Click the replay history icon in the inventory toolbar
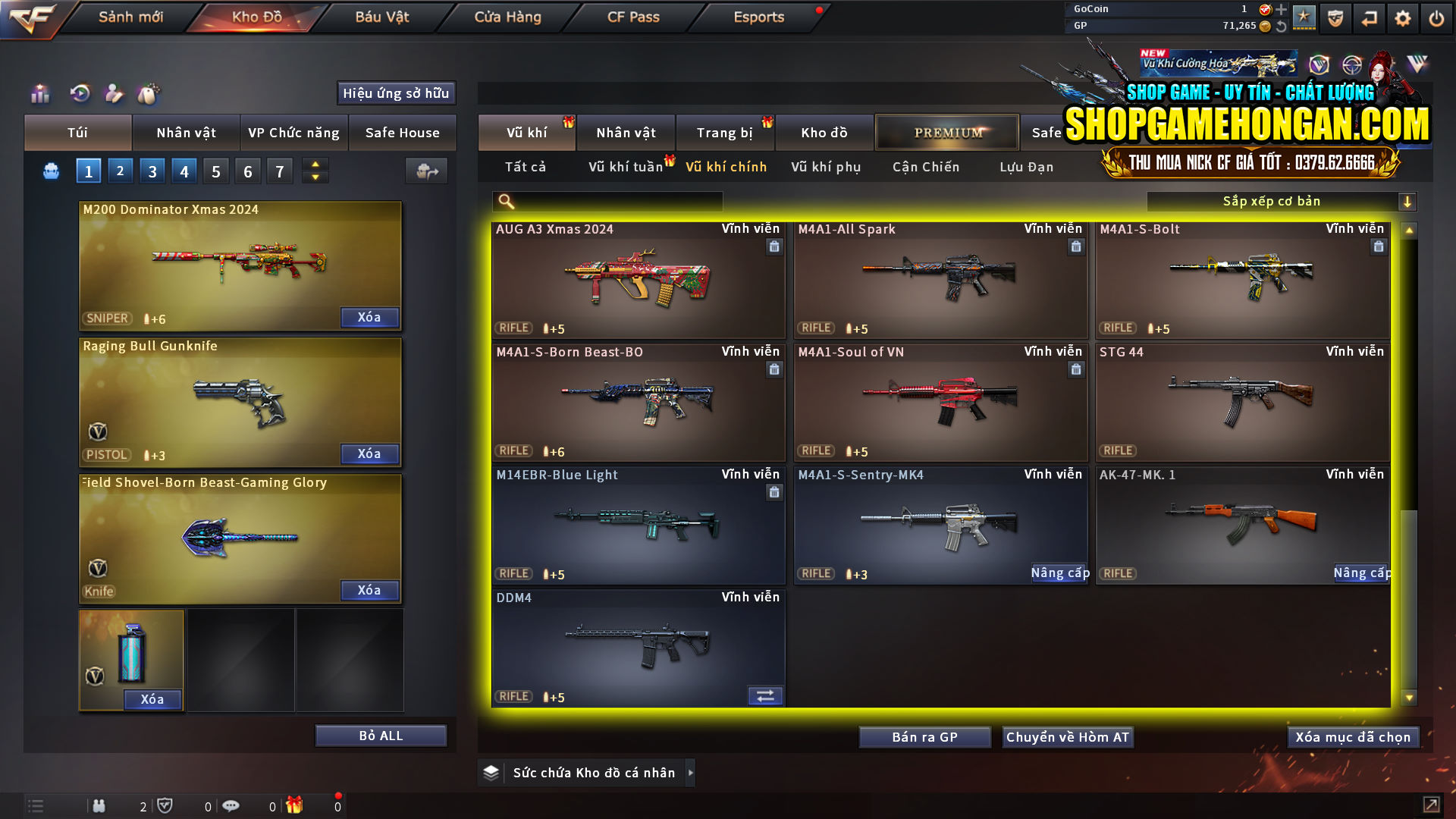 point(79,93)
